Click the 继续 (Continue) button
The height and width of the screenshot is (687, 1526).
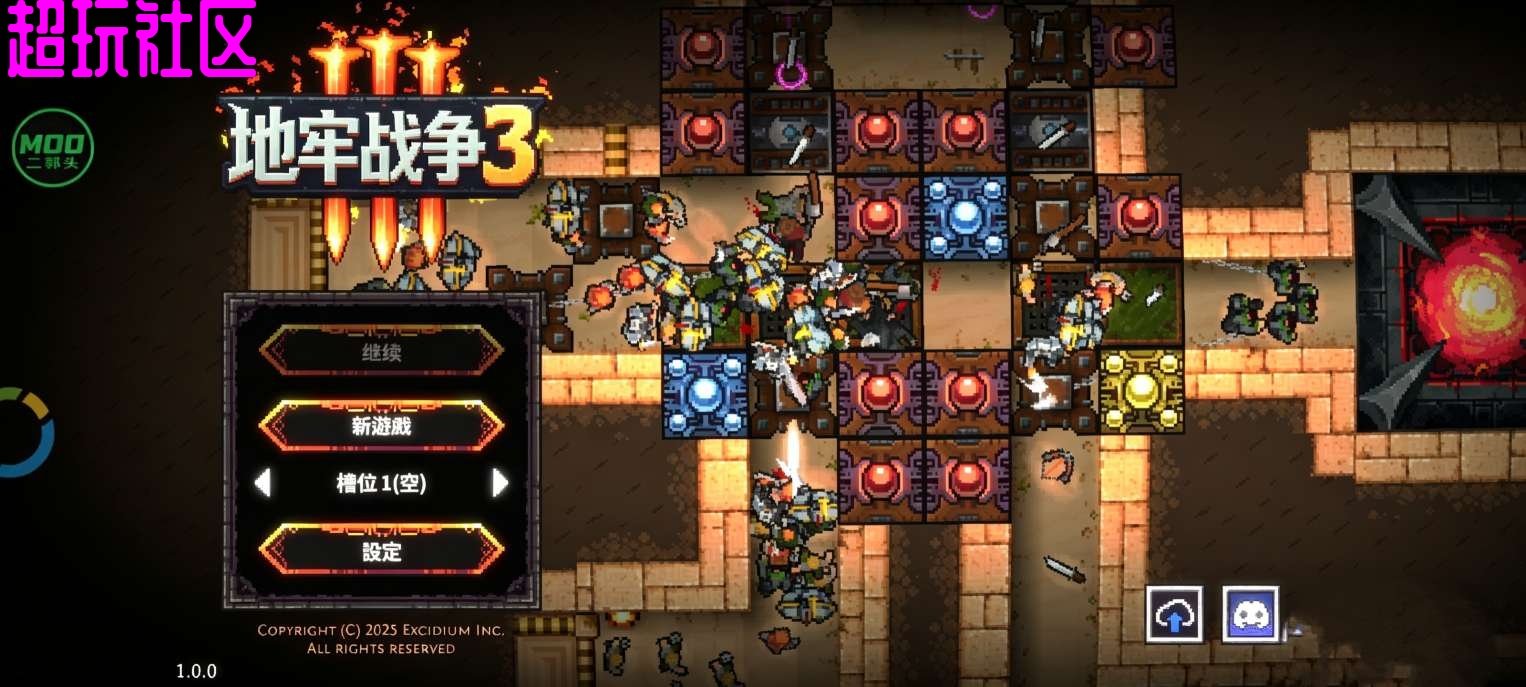(381, 352)
